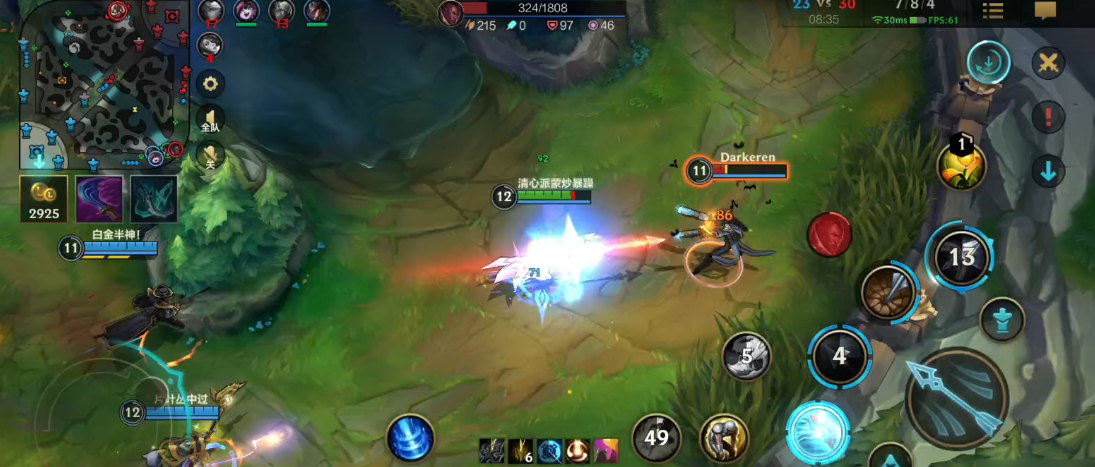Fire the basic attack arrow button
1095x467 pixels.
point(956,398)
